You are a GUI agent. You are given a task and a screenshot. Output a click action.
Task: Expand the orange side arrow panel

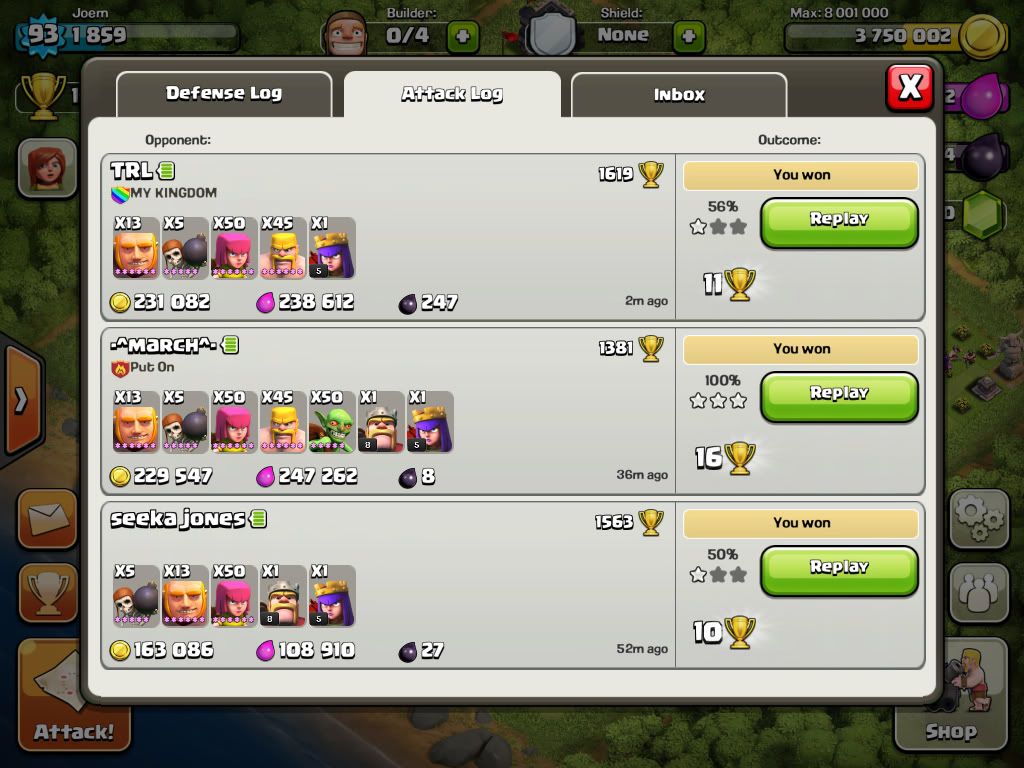point(20,402)
